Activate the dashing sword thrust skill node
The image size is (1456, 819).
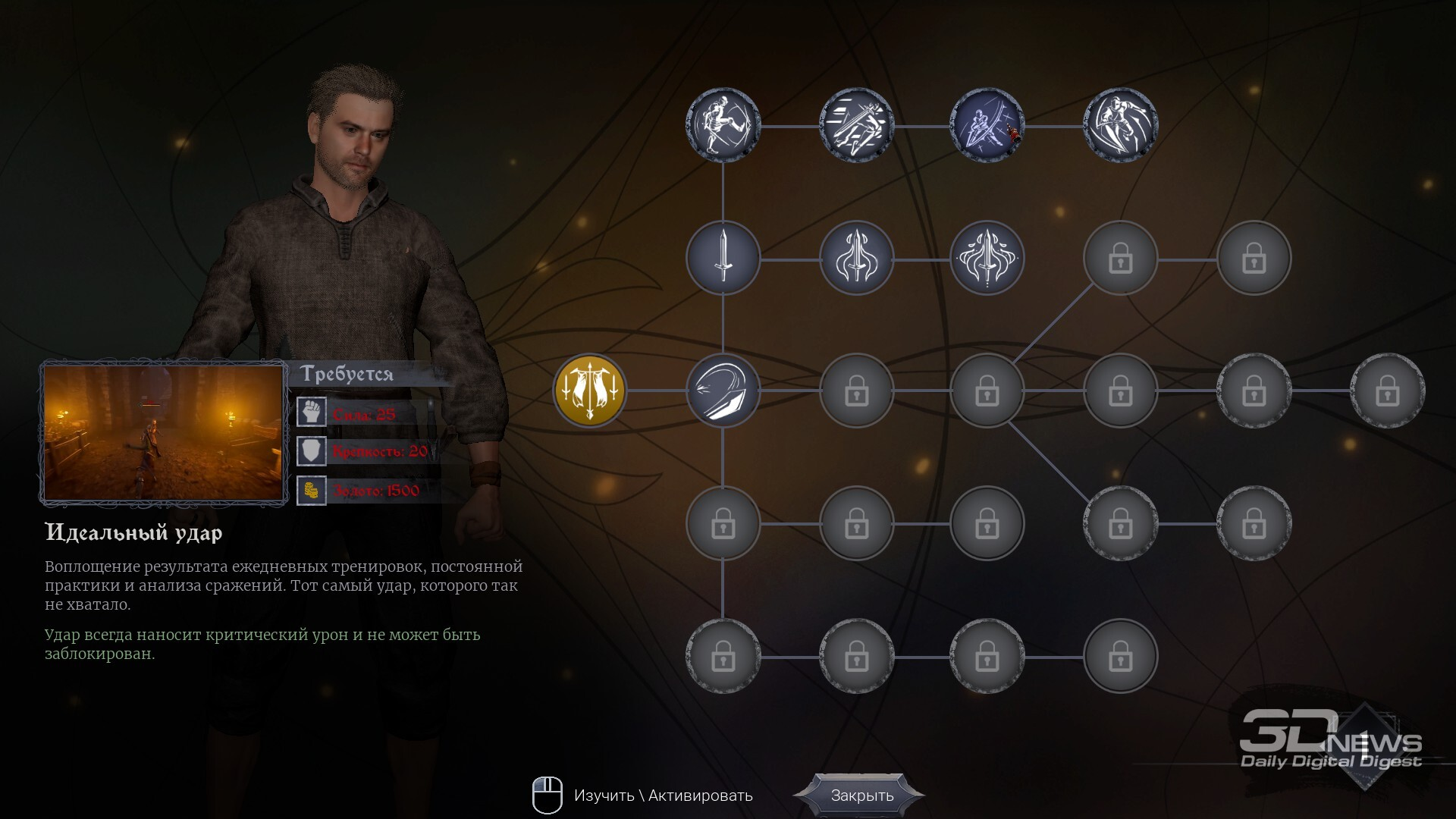(x=856, y=125)
